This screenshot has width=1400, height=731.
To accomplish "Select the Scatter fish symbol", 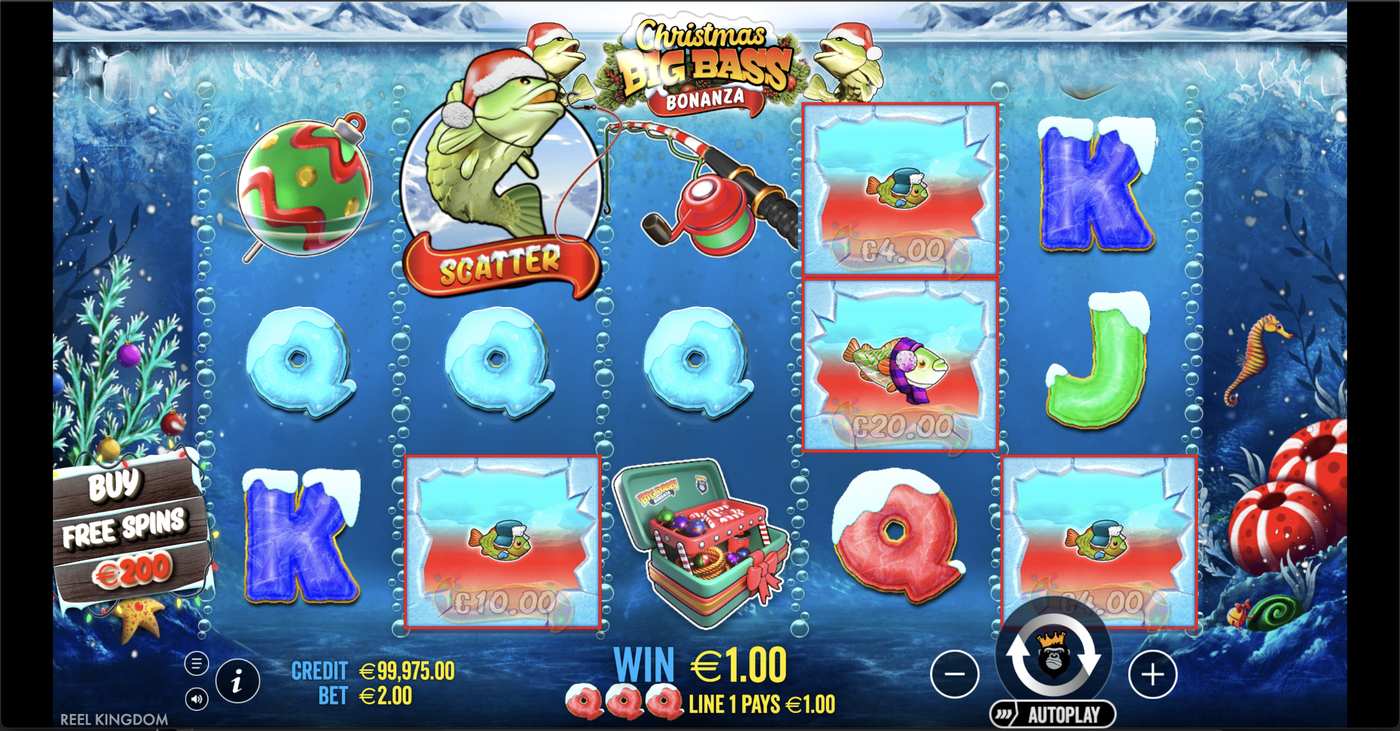I will 502,180.
